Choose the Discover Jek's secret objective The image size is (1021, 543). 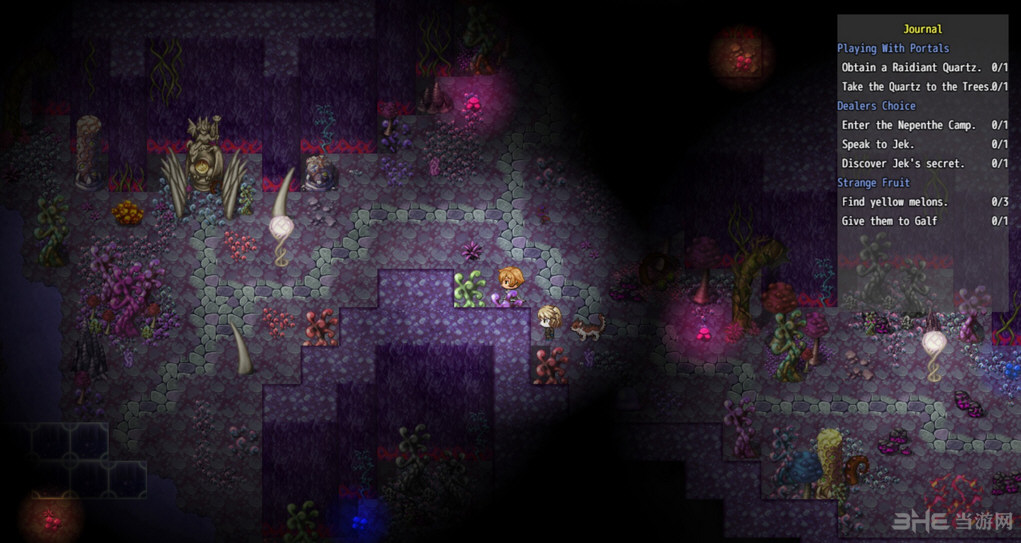[903, 163]
